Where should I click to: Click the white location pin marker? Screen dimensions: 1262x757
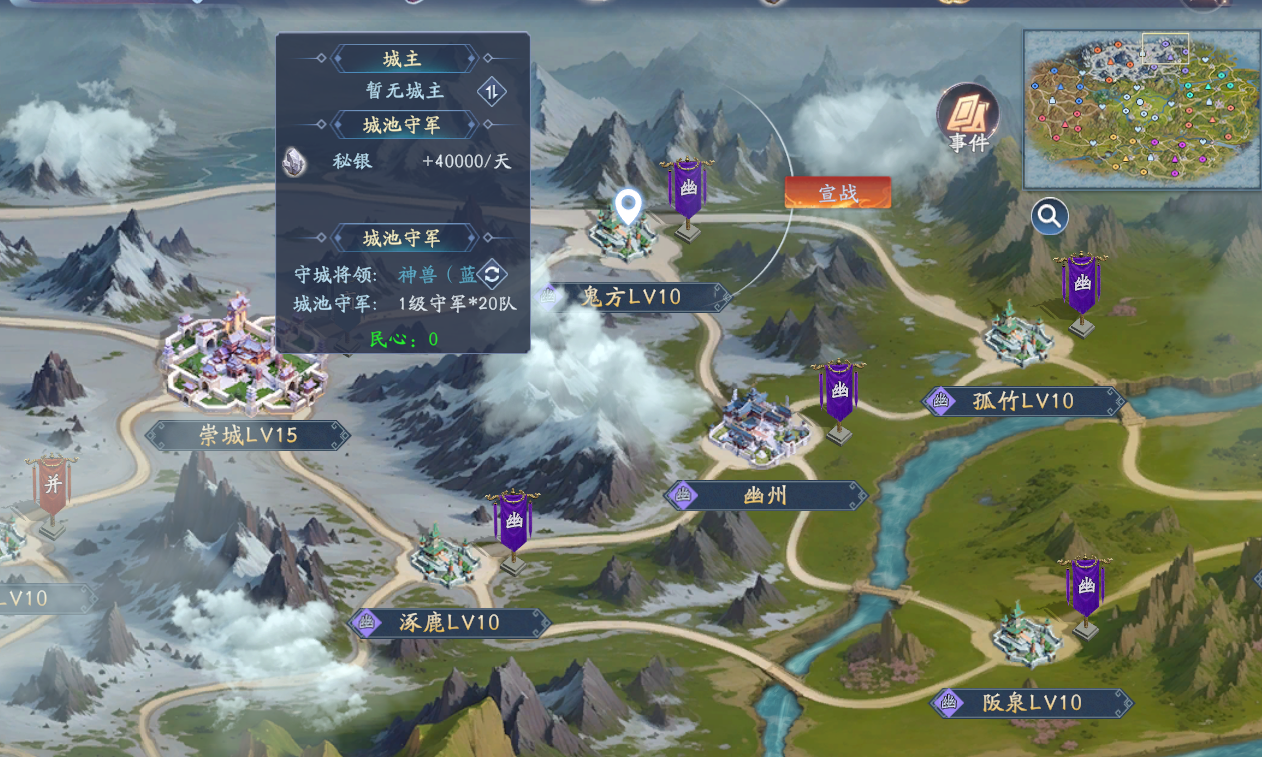(627, 206)
